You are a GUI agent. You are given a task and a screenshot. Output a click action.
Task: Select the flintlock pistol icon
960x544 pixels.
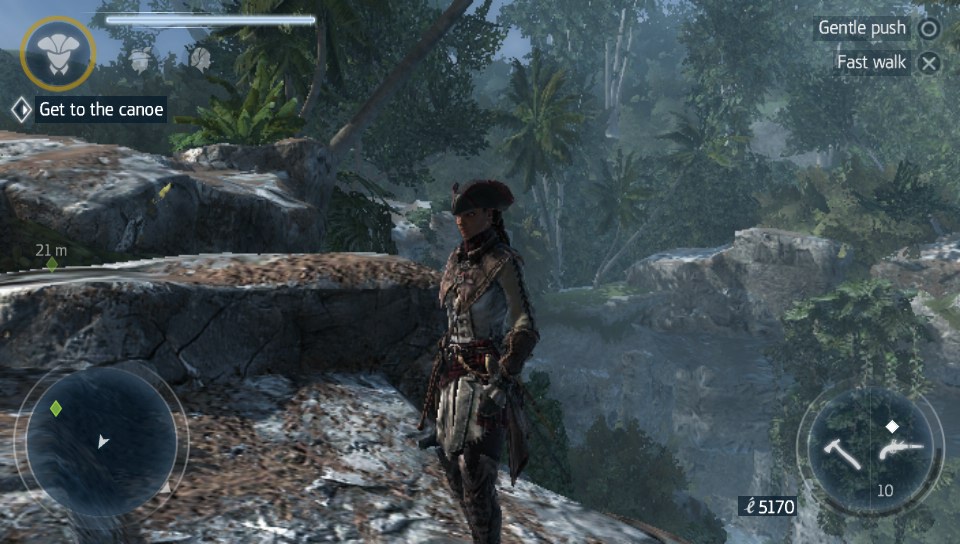[899, 450]
